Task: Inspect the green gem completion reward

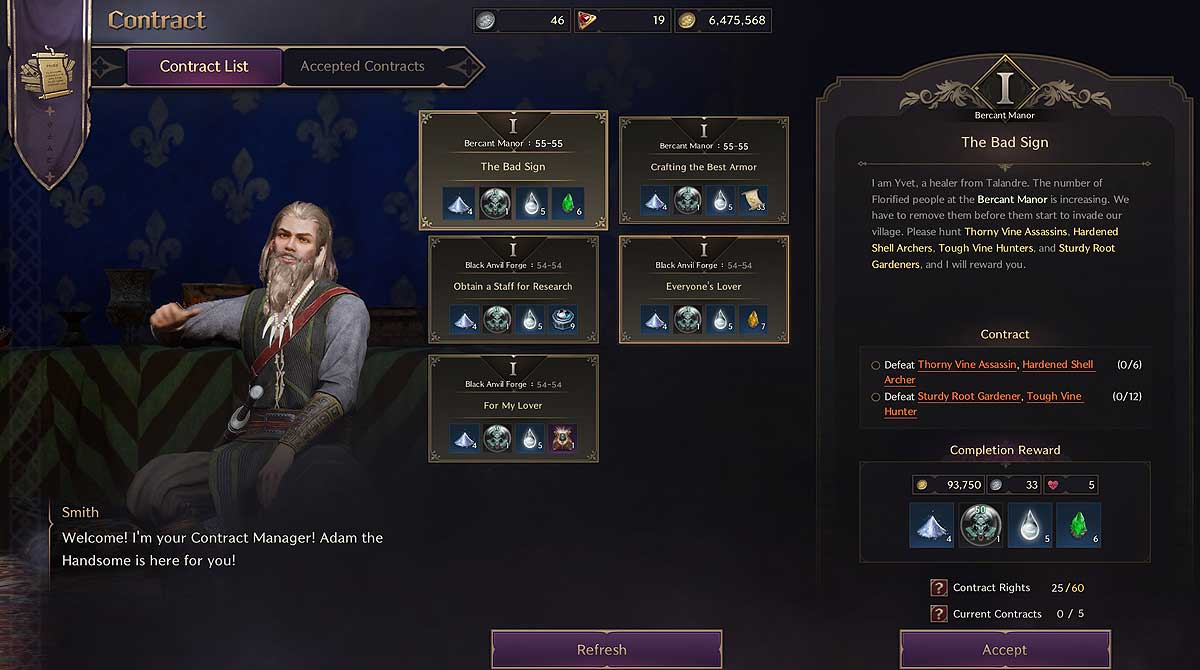Action: pyautogui.click(x=1078, y=525)
